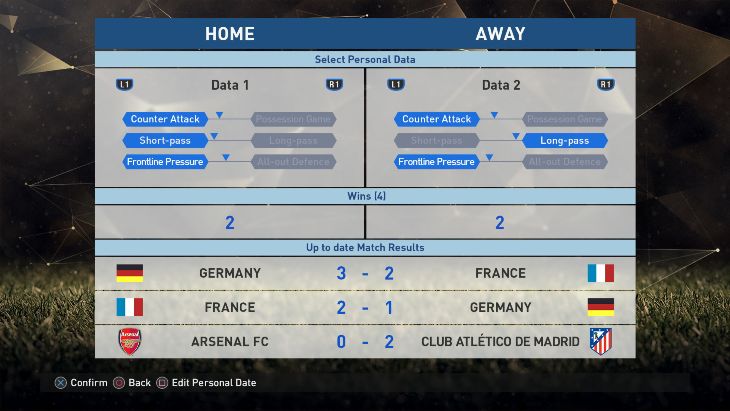This screenshot has width=730, height=411.
Task: Click the Data 2 heading
Action: point(501,85)
